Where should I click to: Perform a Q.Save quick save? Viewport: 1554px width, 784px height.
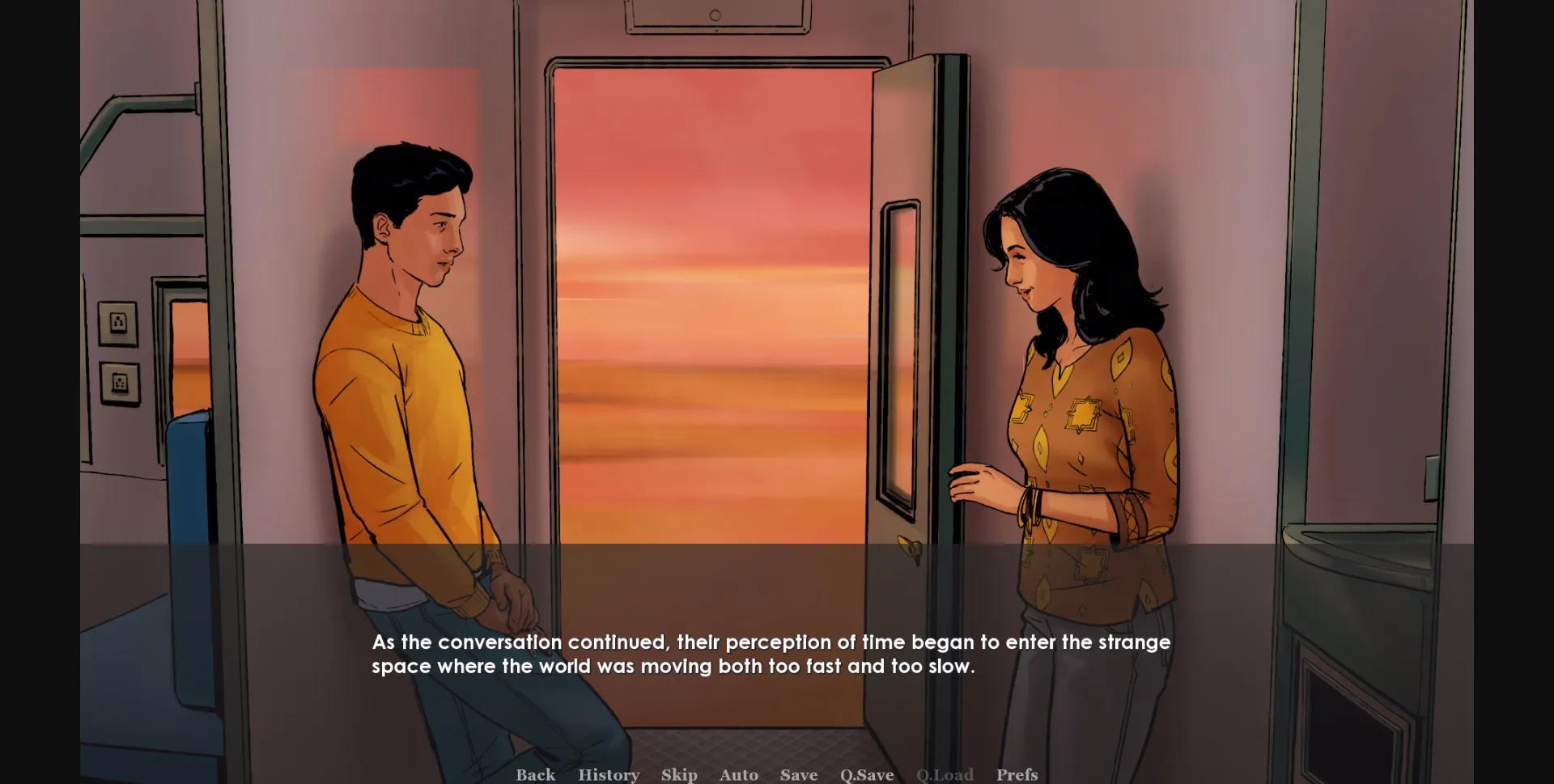tap(865, 774)
